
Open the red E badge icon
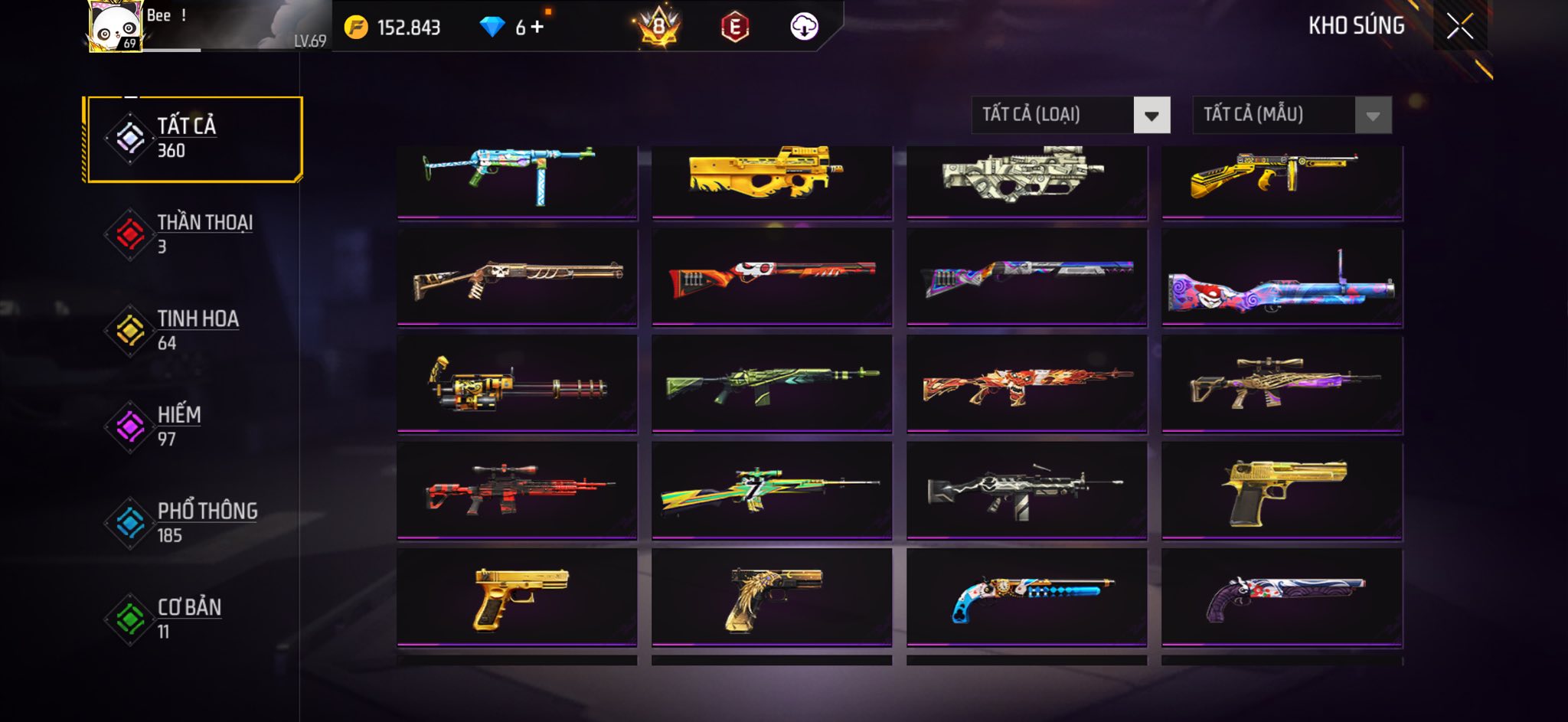point(734,28)
